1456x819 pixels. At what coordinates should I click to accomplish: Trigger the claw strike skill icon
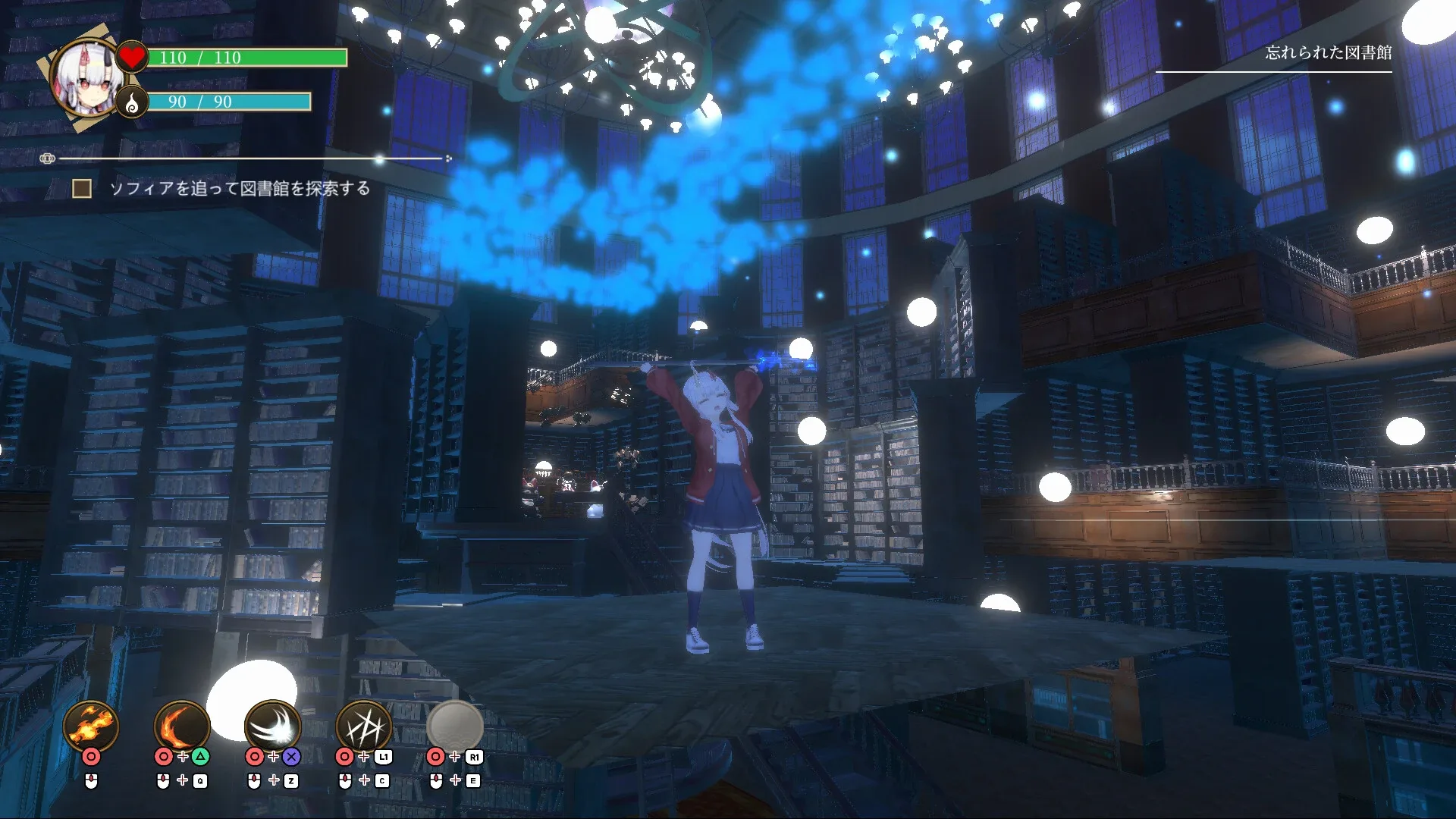point(366,726)
